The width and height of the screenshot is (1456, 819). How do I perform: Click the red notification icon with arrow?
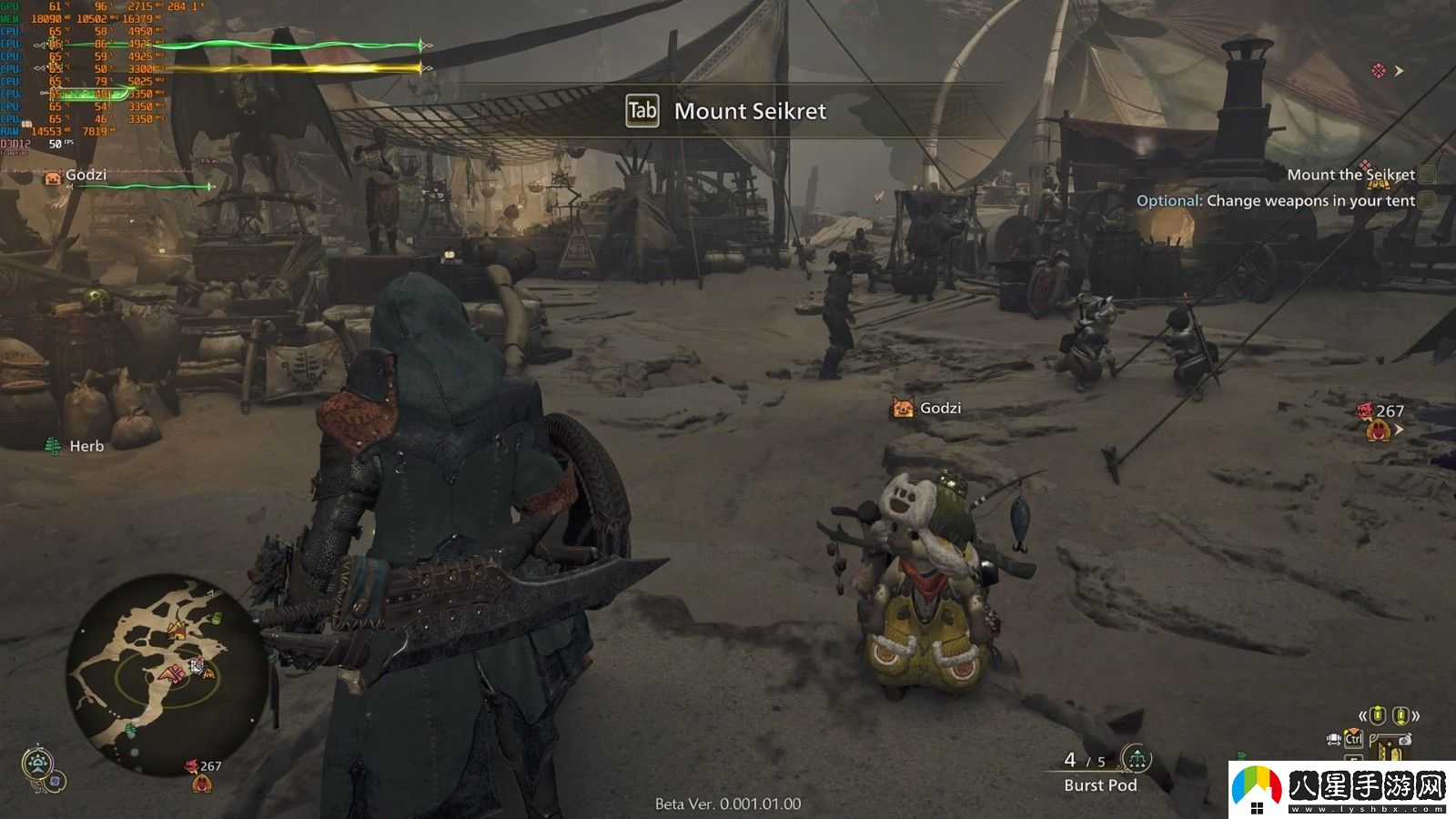coord(1386,71)
